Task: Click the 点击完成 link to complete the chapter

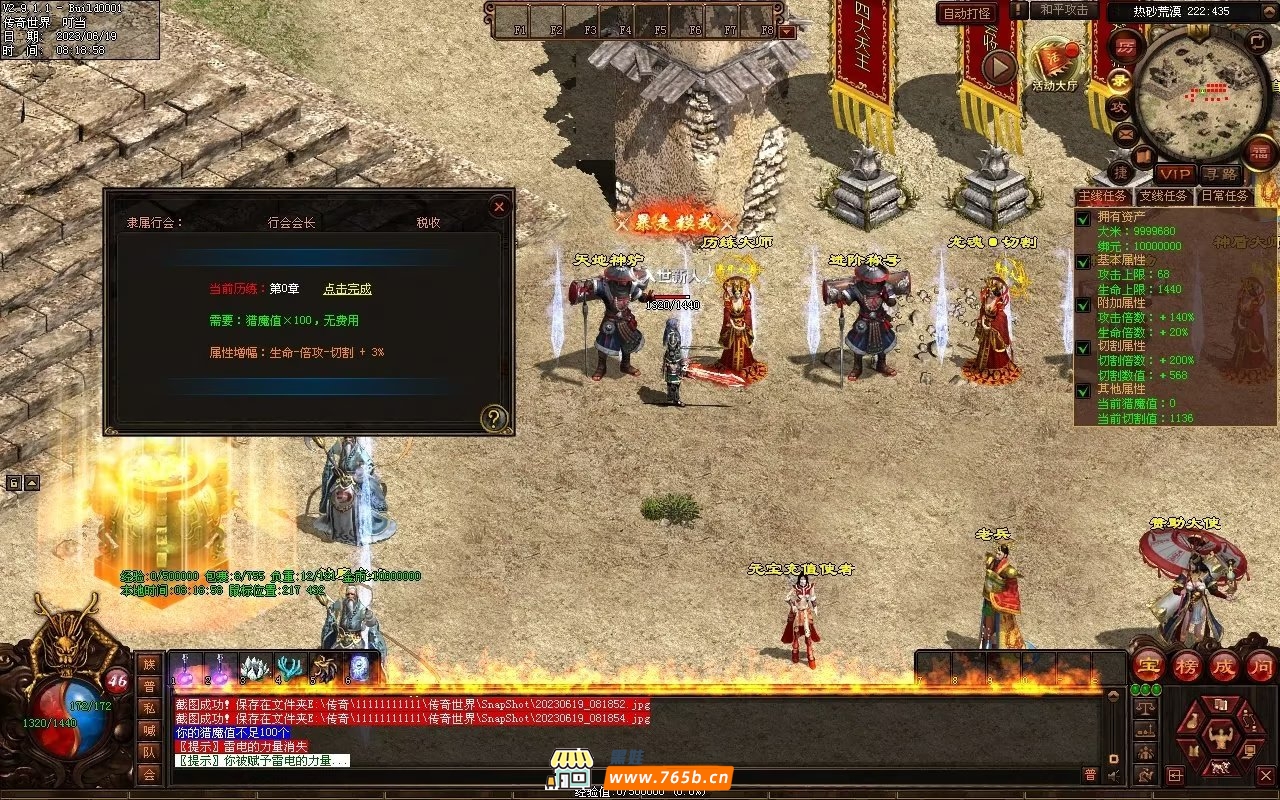Action: (x=347, y=289)
